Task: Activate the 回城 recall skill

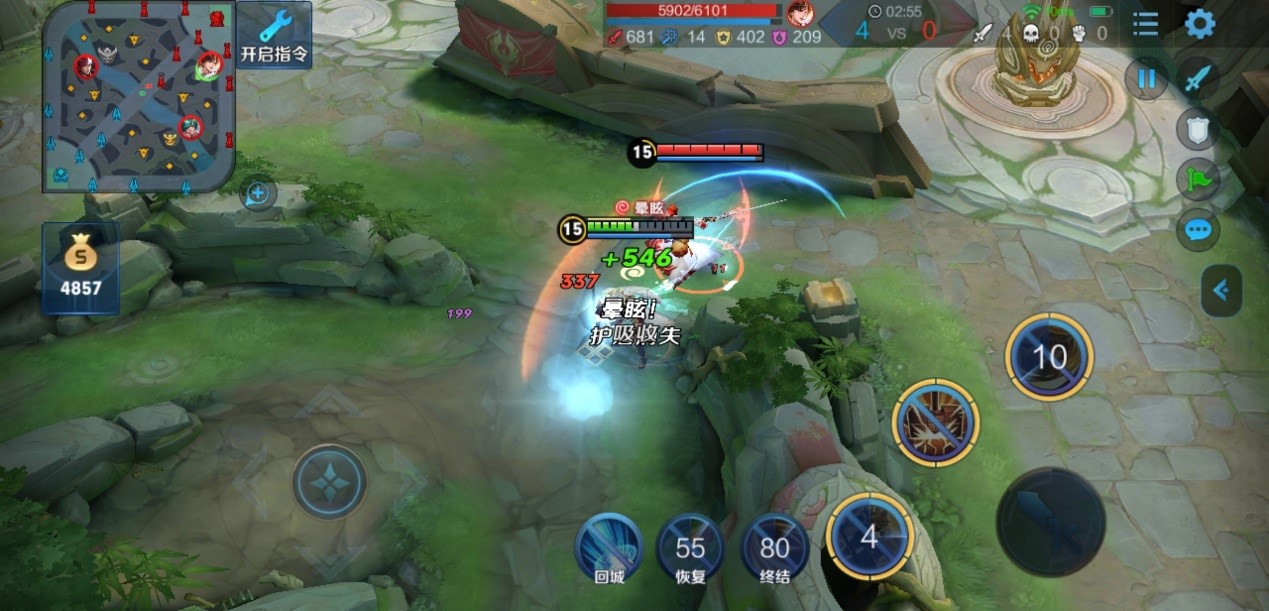Action: 609,547
